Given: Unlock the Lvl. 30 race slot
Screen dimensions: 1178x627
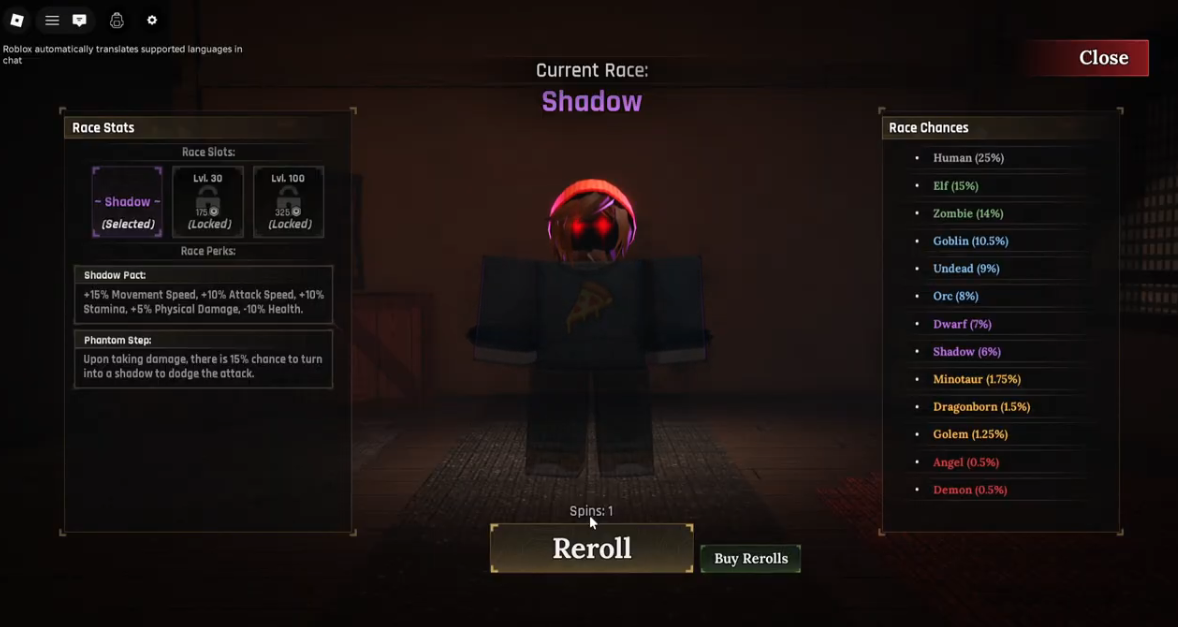Looking at the screenshot, I should coord(208,202).
